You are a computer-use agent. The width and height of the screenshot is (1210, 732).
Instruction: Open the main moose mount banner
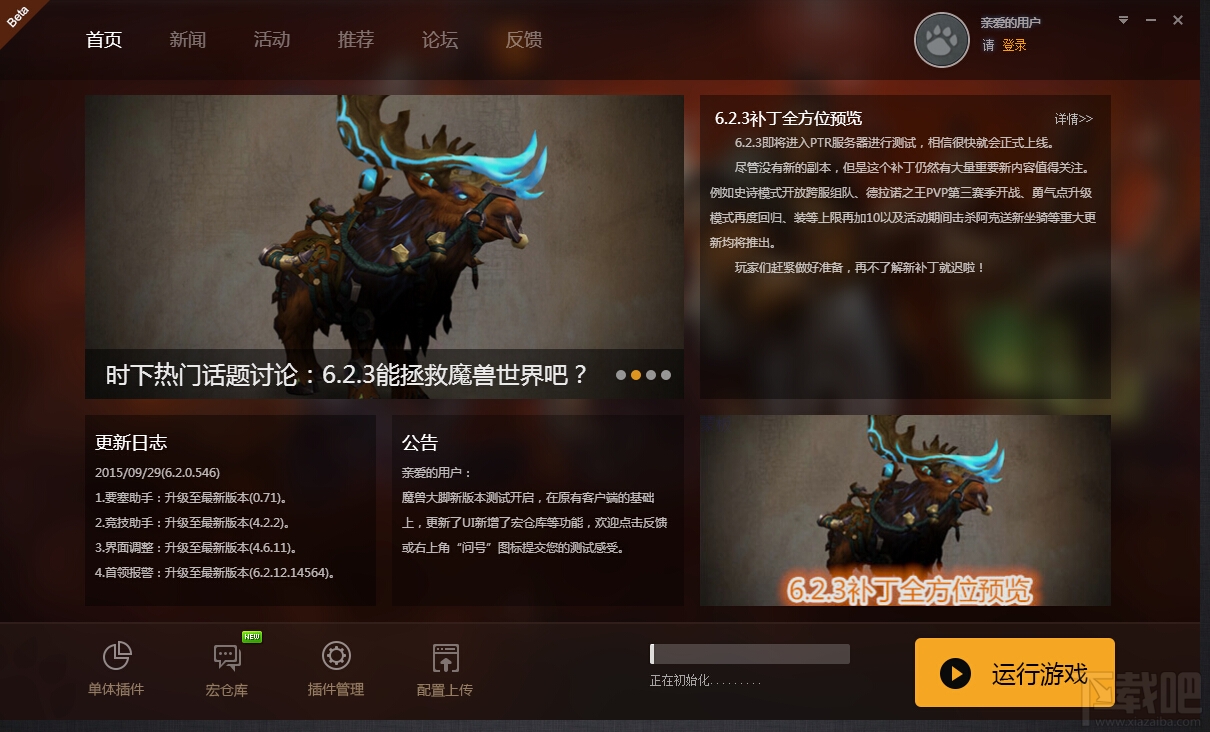pyautogui.click(x=384, y=222)
